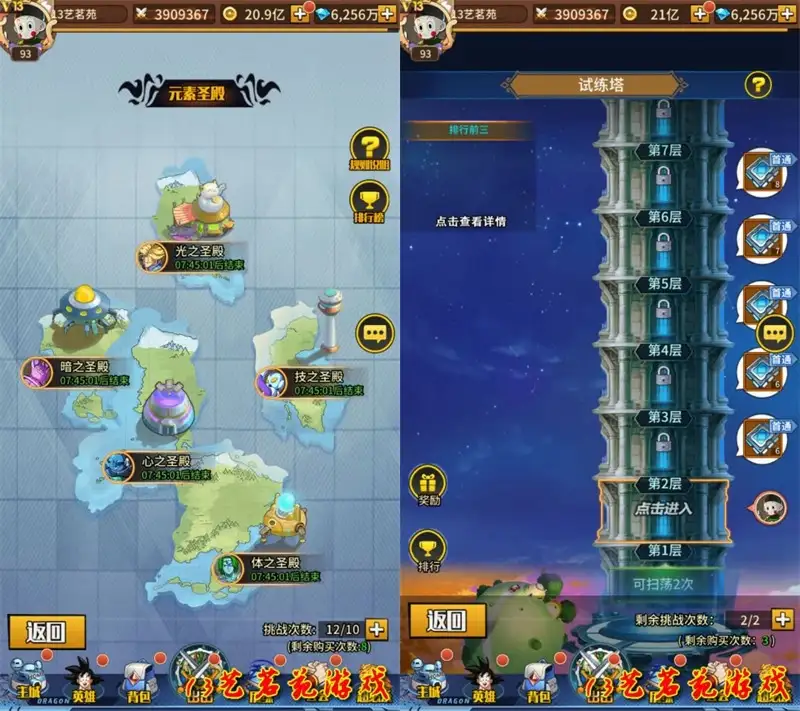Open the 奖励 gift rewards
Image resolution: width=800 pixels, height=711 pixels.
[x=428, y=486]
